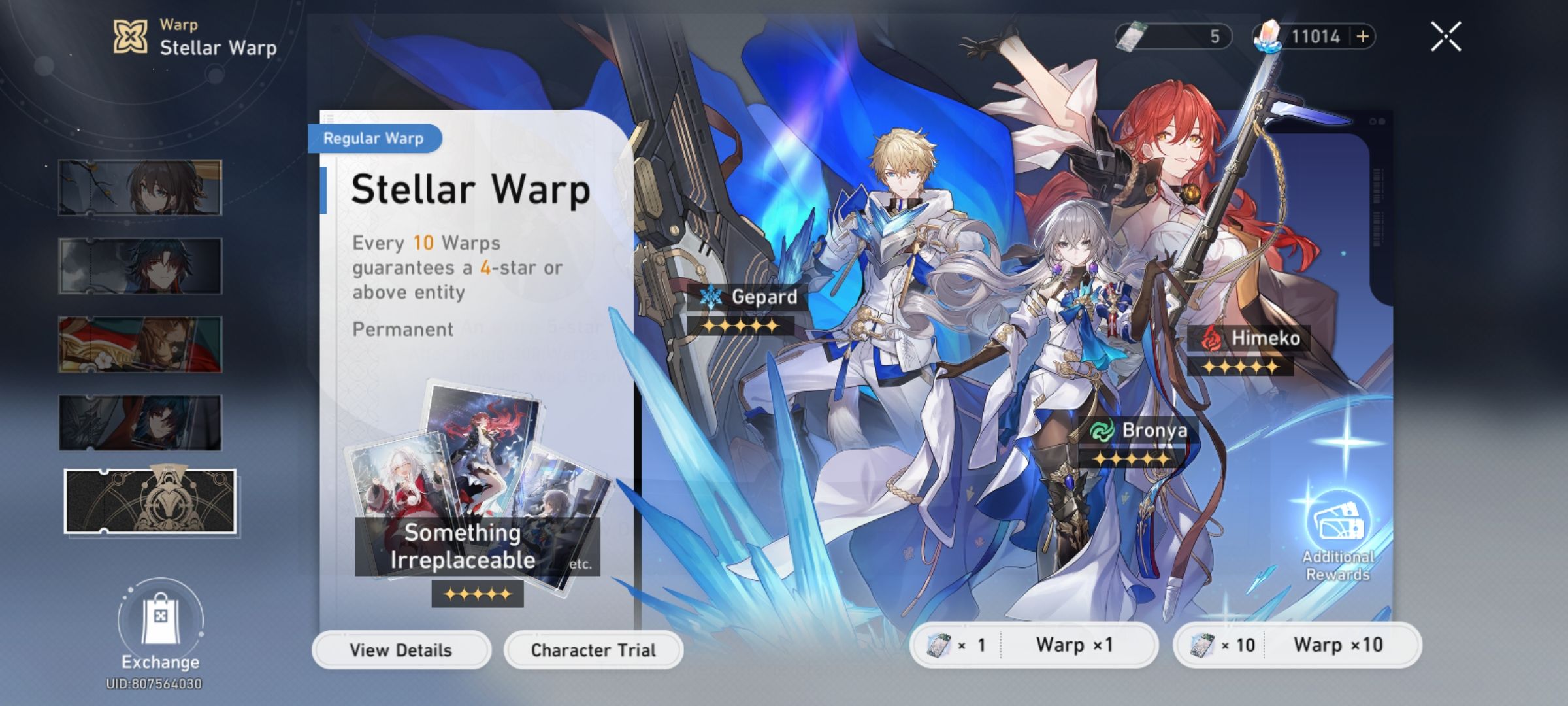Open the Stellar Warp menu icon top left

129,36
